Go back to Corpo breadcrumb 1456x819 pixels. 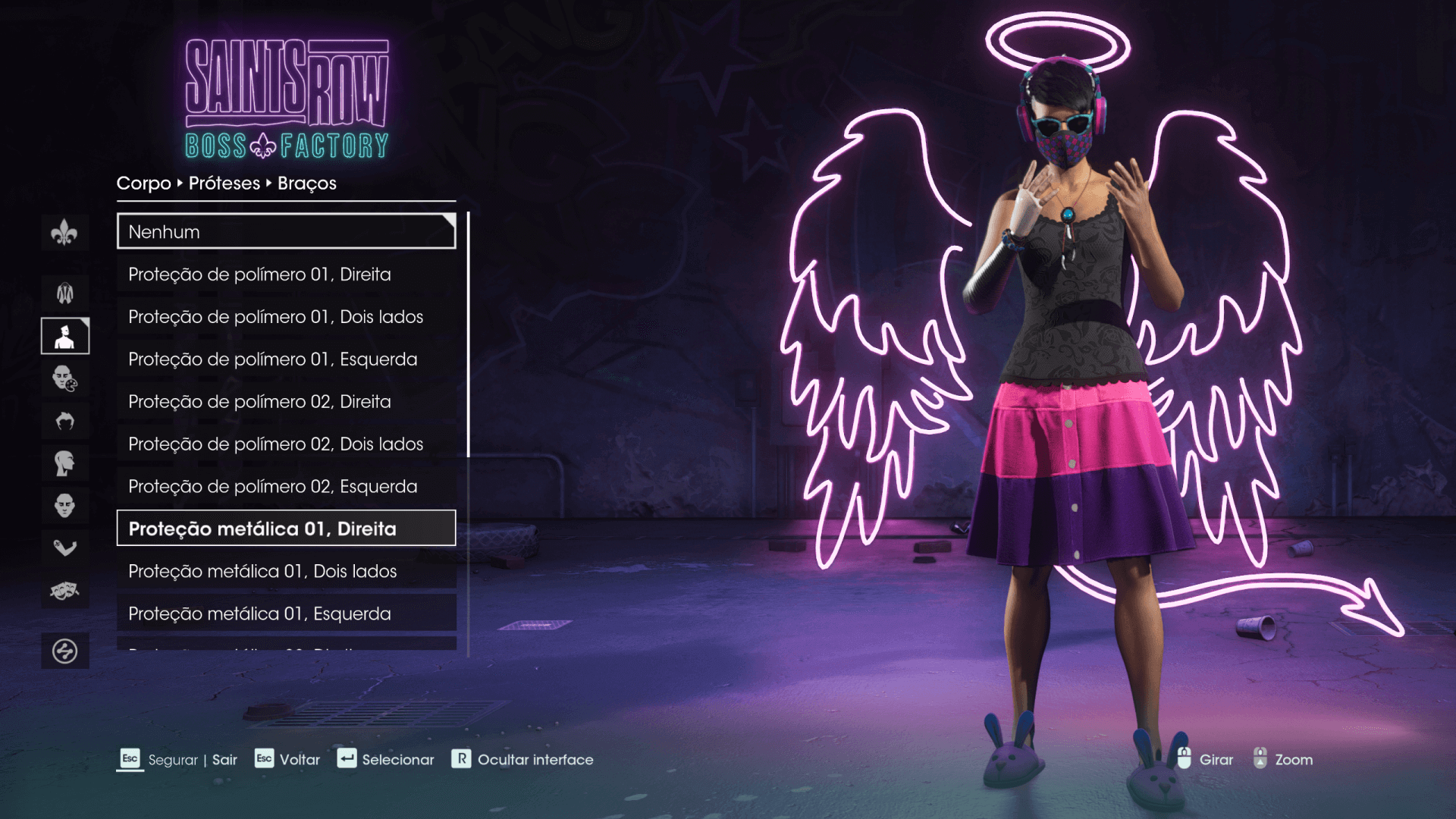pyautogui.click(x=143, y=184)
